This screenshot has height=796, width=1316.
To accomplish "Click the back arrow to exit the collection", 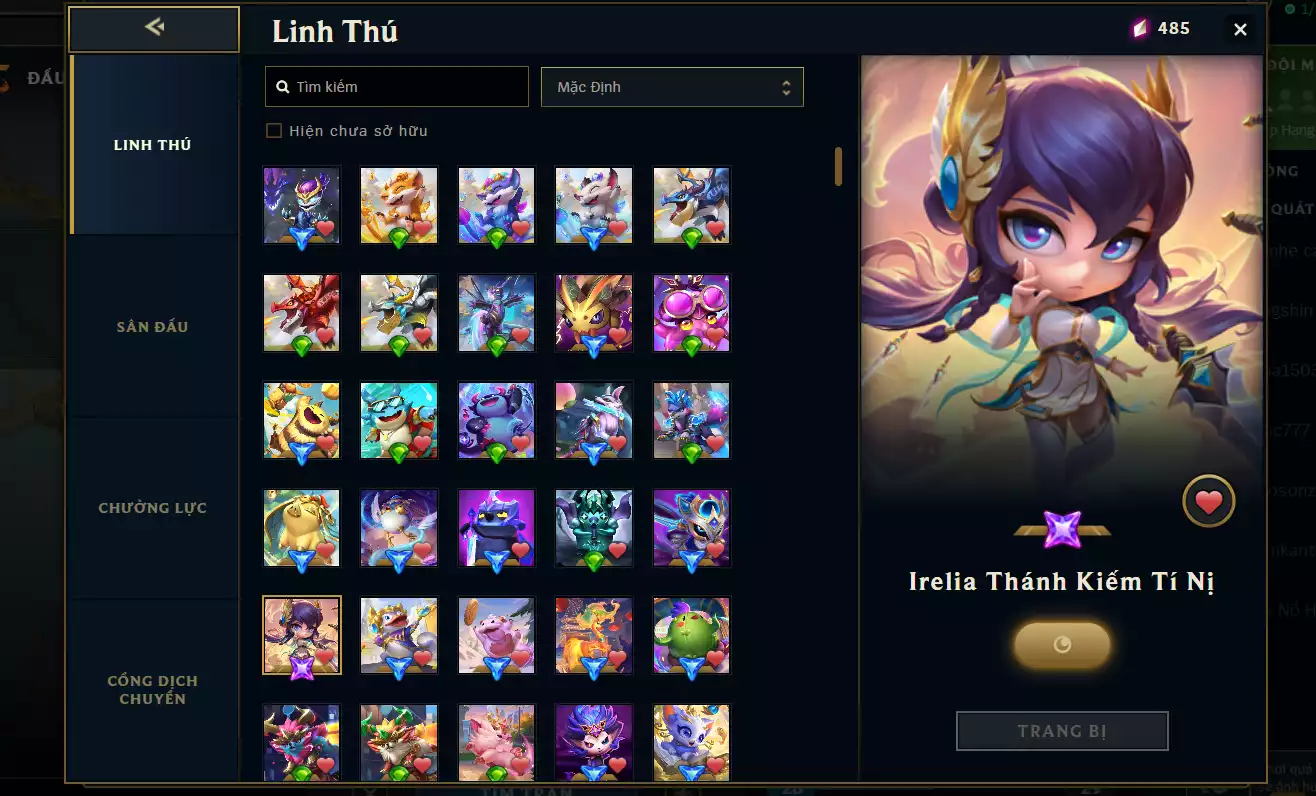I will [x=152, y=29].
